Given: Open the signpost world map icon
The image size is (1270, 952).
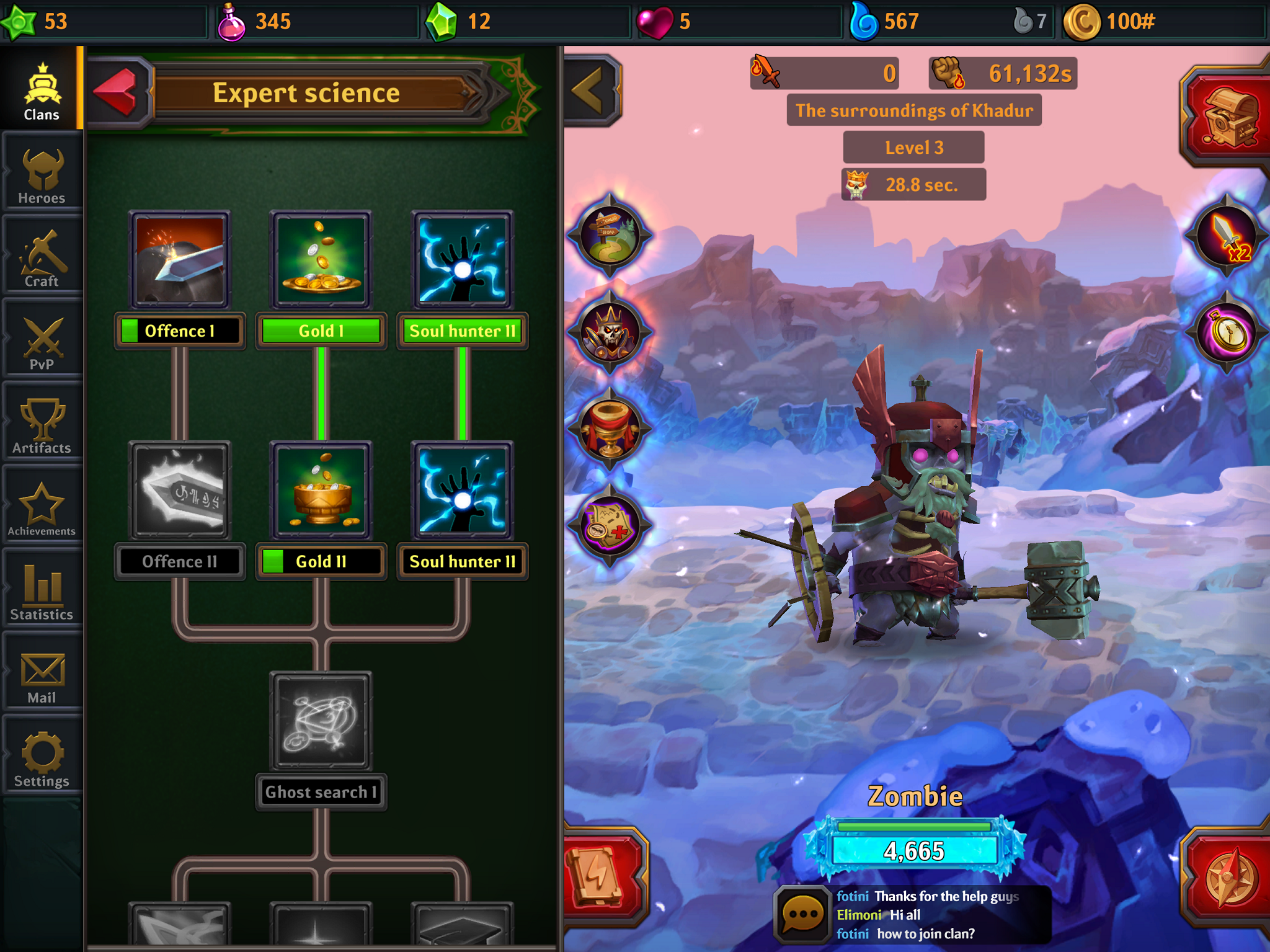Looking at the screenshot, I should 611,236.
